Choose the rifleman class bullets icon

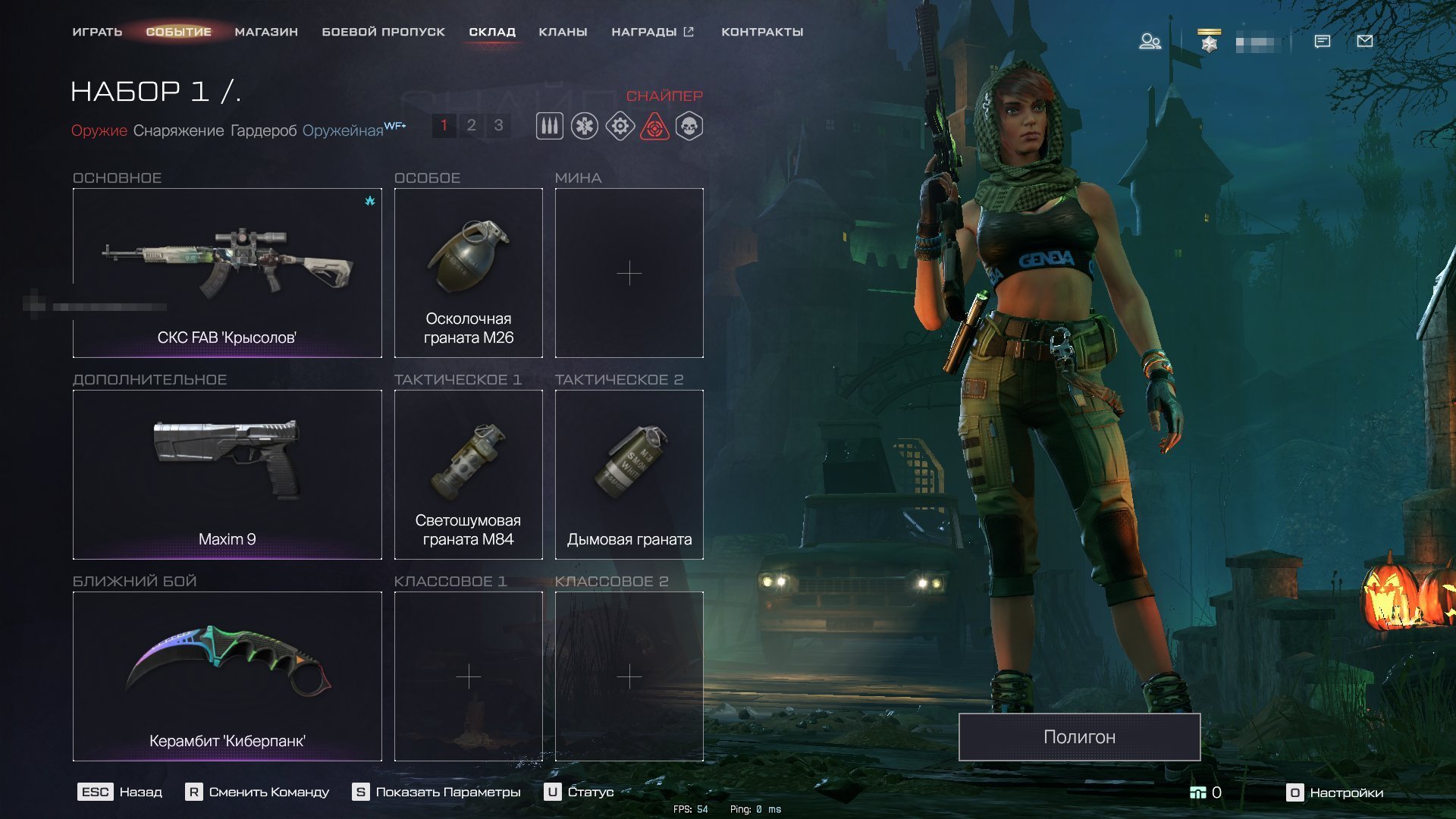(550, 126)
